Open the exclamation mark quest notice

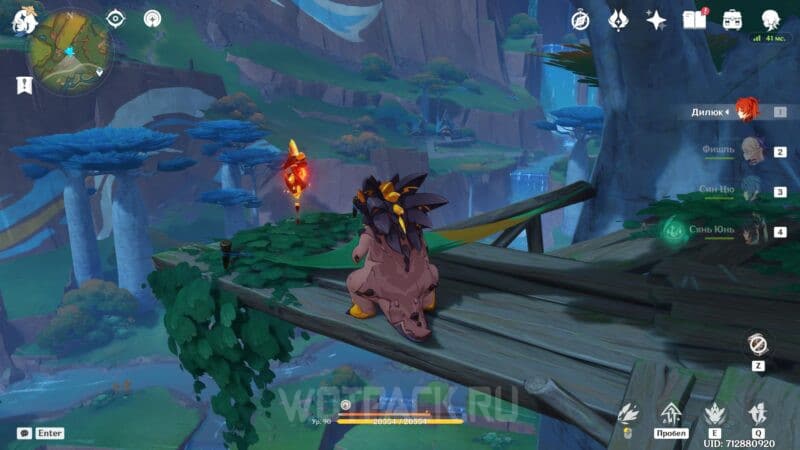coord(24,86)
